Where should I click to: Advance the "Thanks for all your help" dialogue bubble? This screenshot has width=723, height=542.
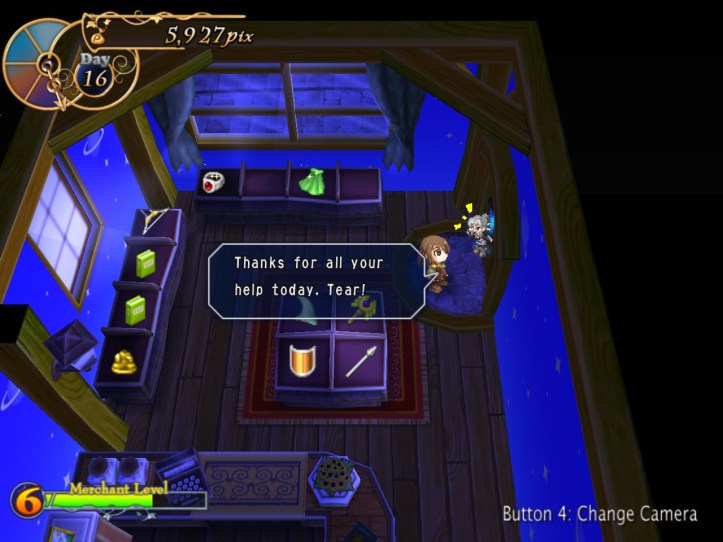click(314, 281)
